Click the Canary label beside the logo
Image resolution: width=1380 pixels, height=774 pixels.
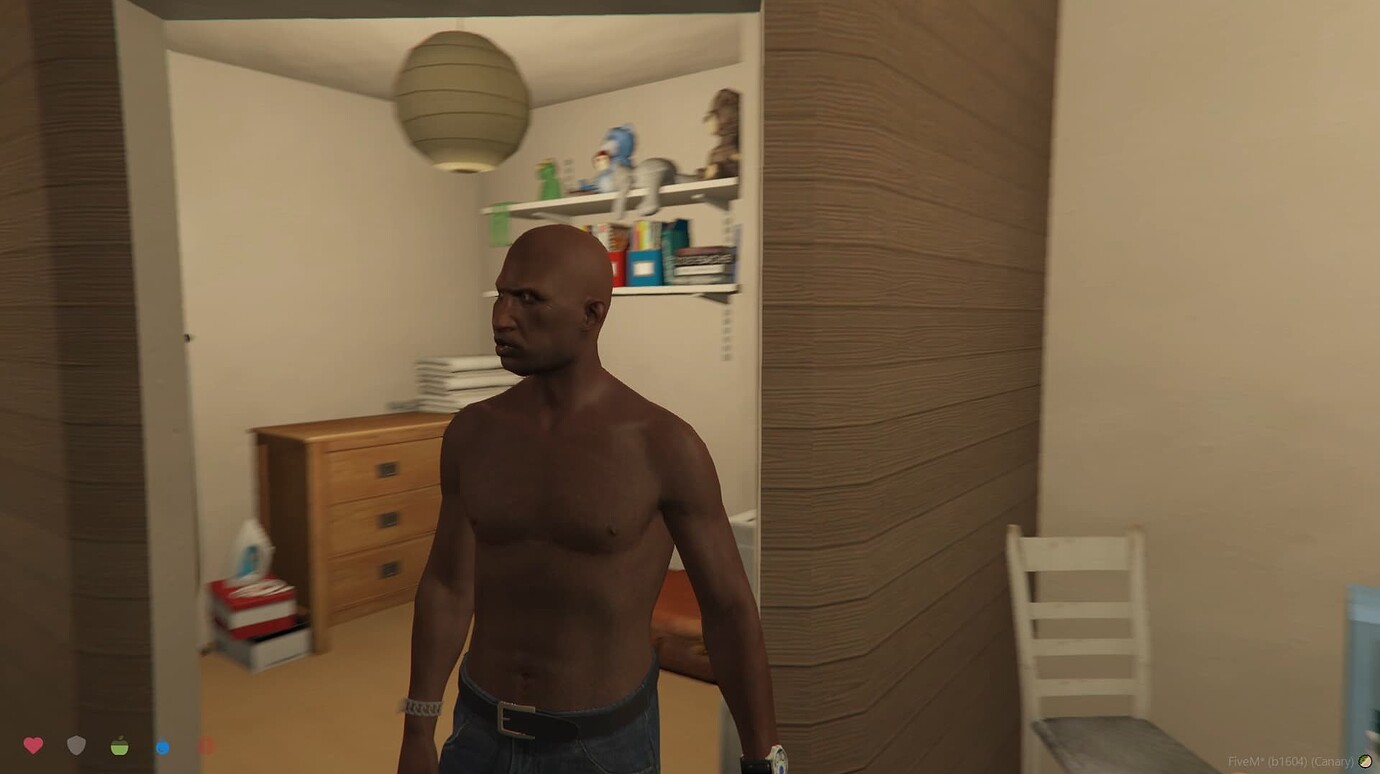coord(1330,761)
